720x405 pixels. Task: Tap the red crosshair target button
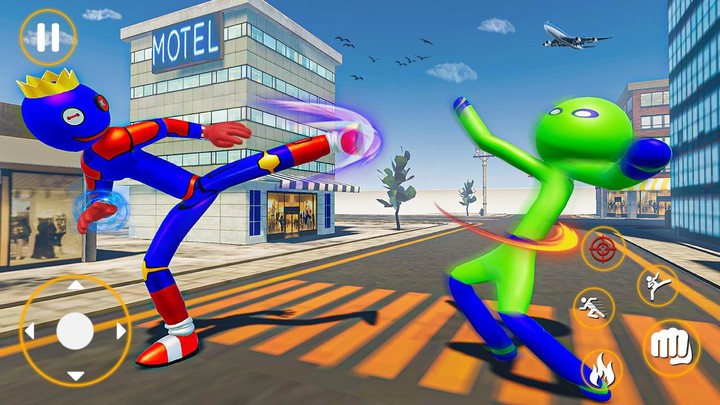click(604, 247)
